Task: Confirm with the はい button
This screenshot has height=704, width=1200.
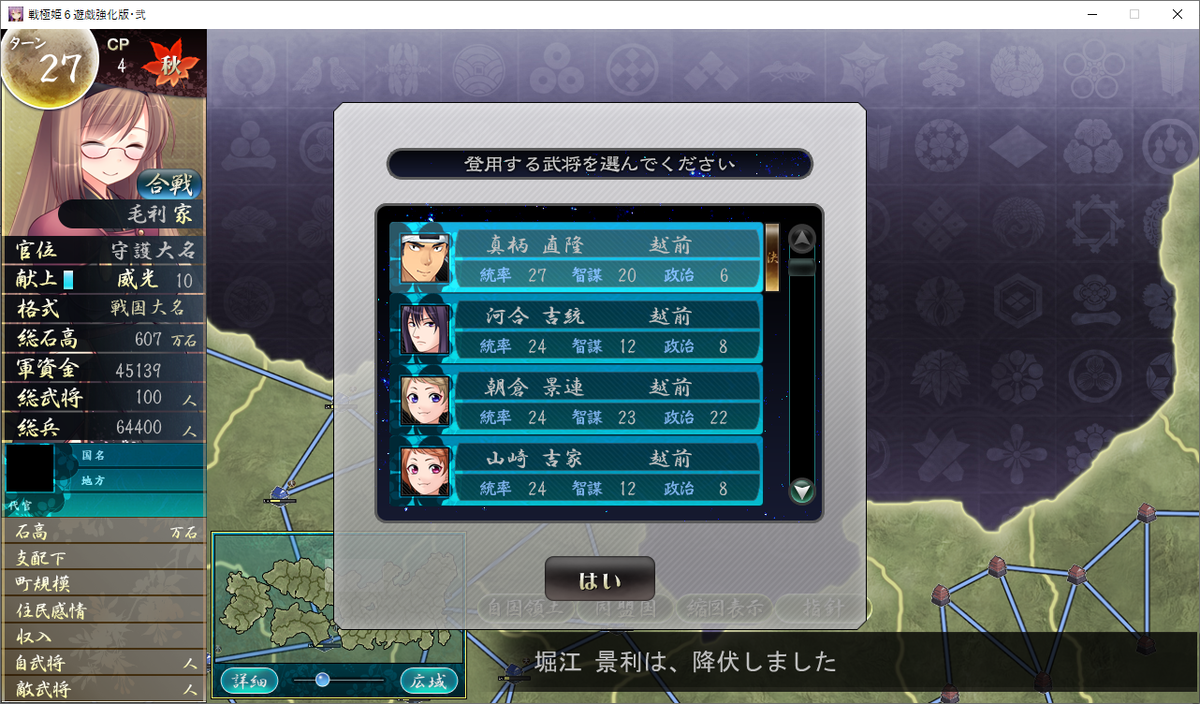Action: pyautogui.click(x=599, y=580)
